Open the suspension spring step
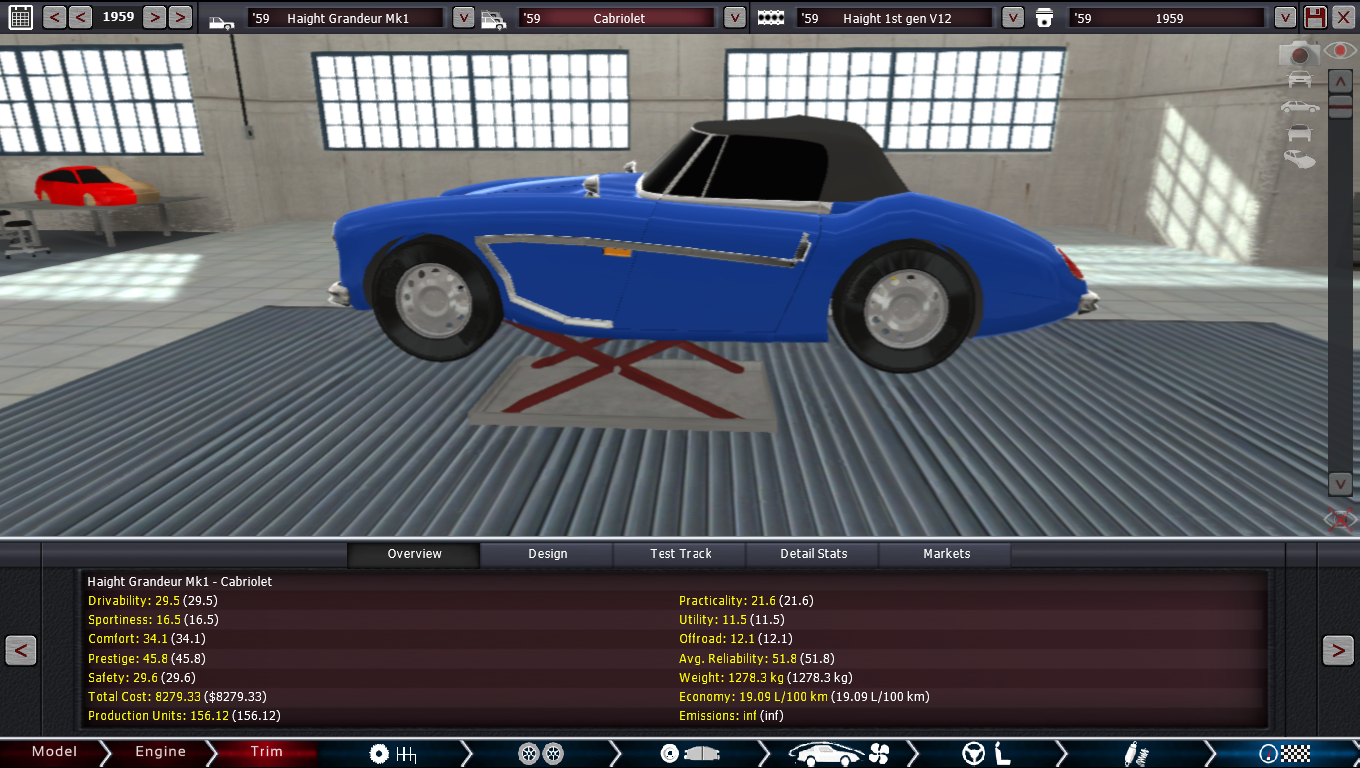 (x=1133, y=753)
